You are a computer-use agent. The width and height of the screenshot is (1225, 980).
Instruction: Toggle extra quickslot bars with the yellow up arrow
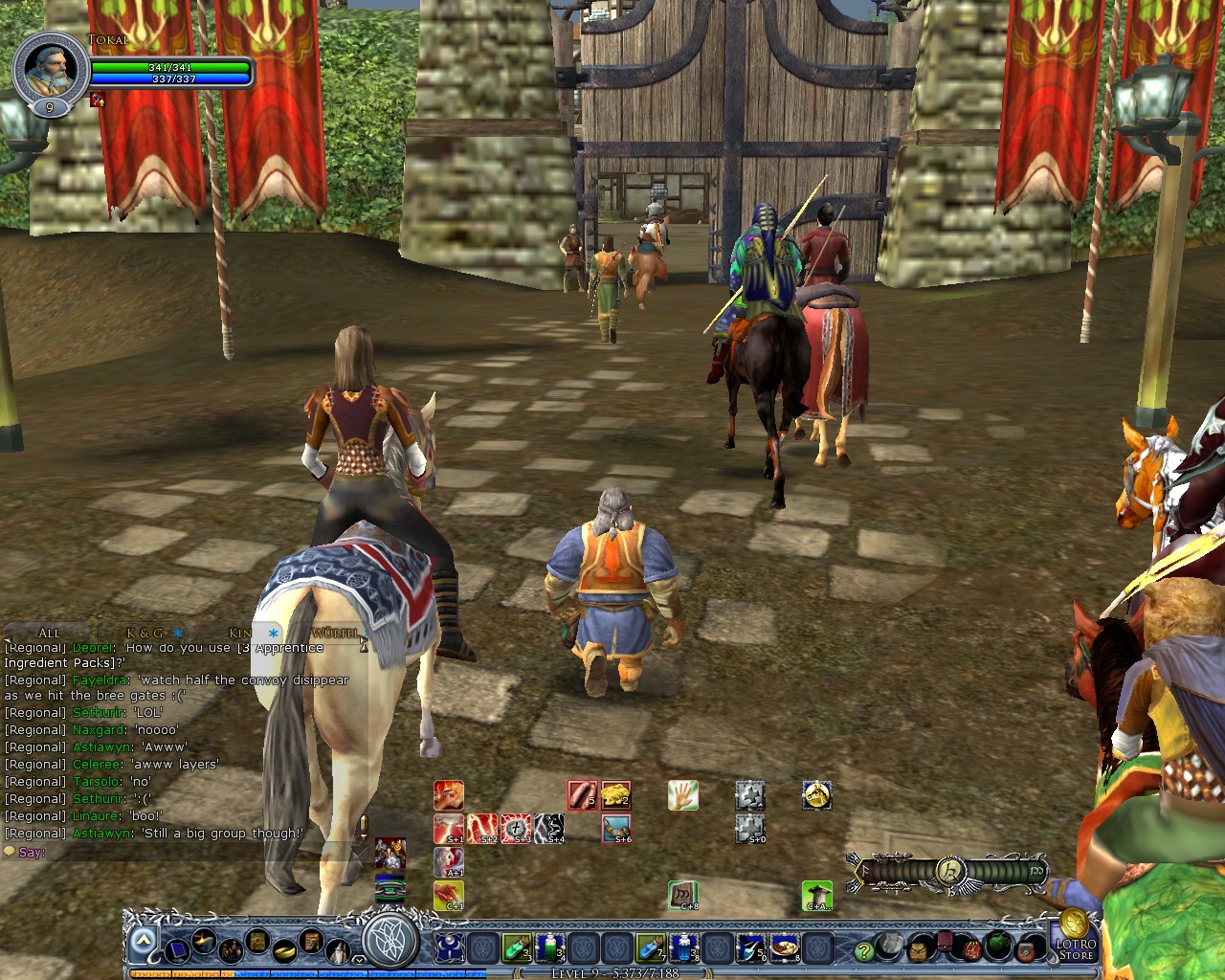[142, 940]
